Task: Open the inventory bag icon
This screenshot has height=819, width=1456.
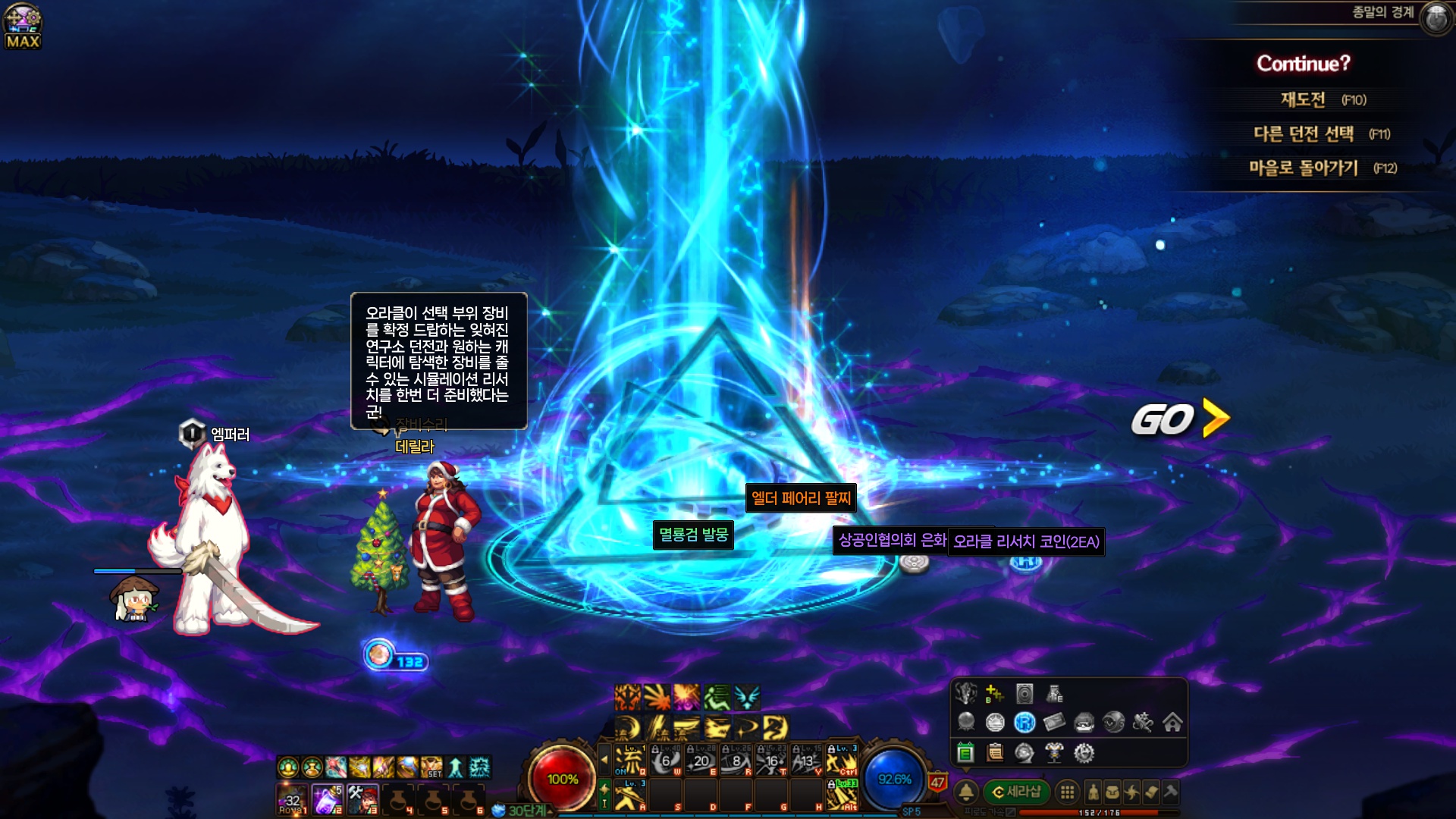Action: click(1112, 792)
